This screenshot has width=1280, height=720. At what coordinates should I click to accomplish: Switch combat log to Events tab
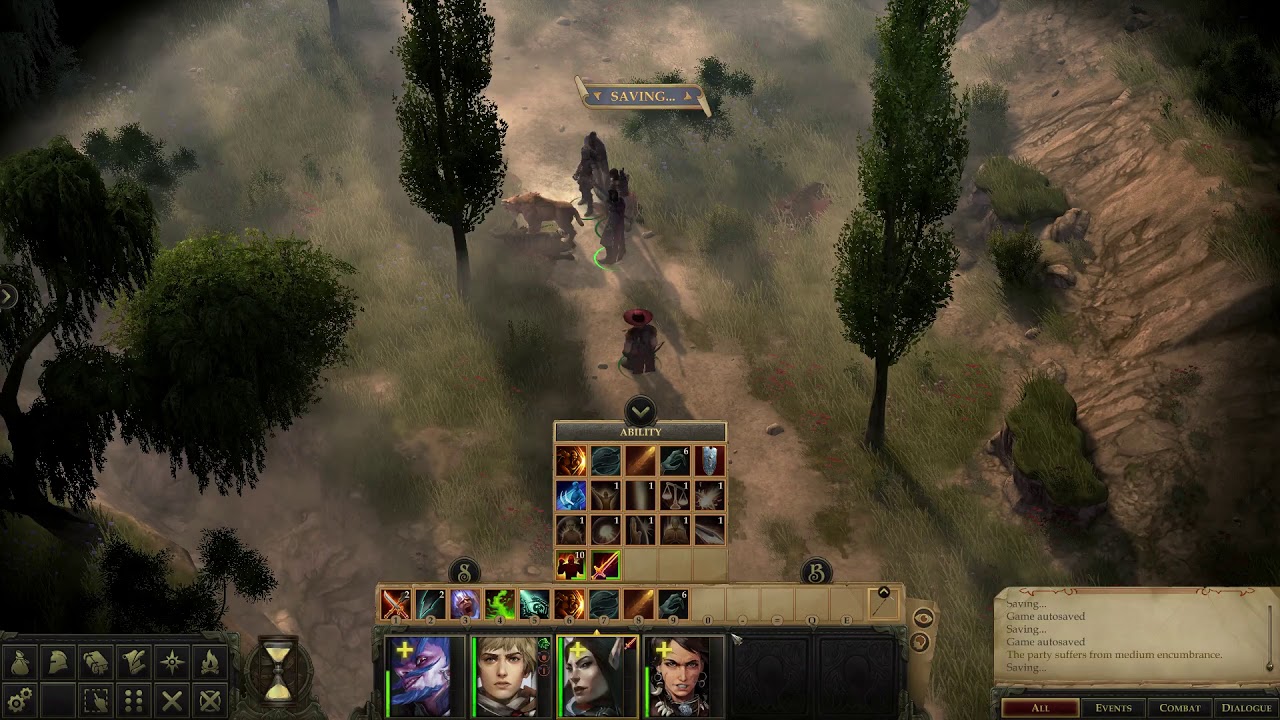[1112, 708]
